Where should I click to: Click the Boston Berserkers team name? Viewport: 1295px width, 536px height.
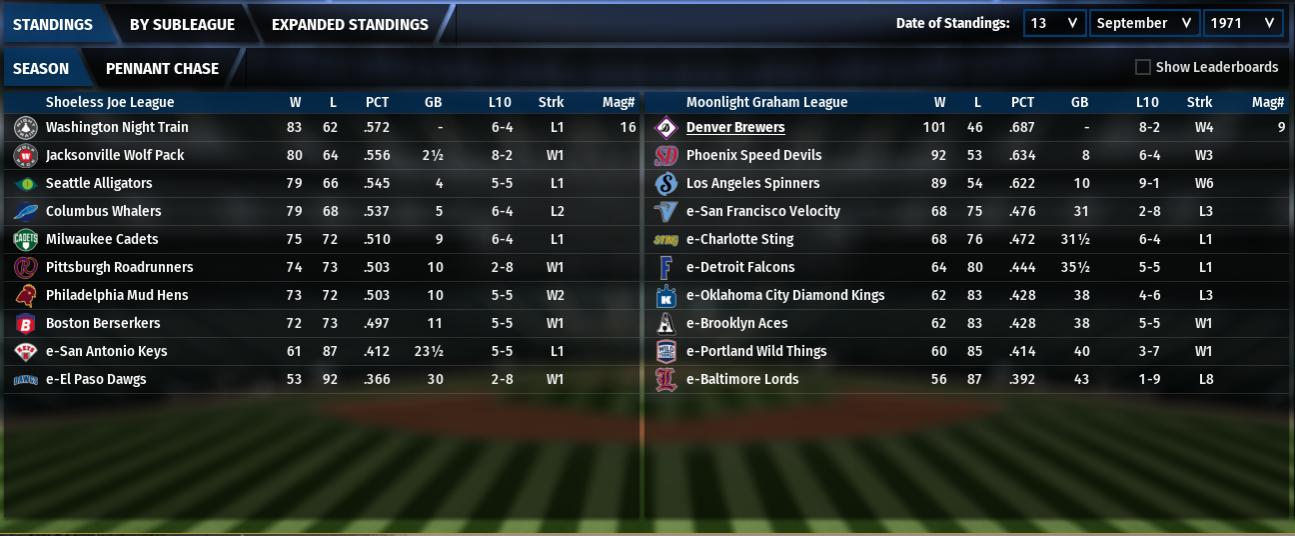(x=103, y=323)
